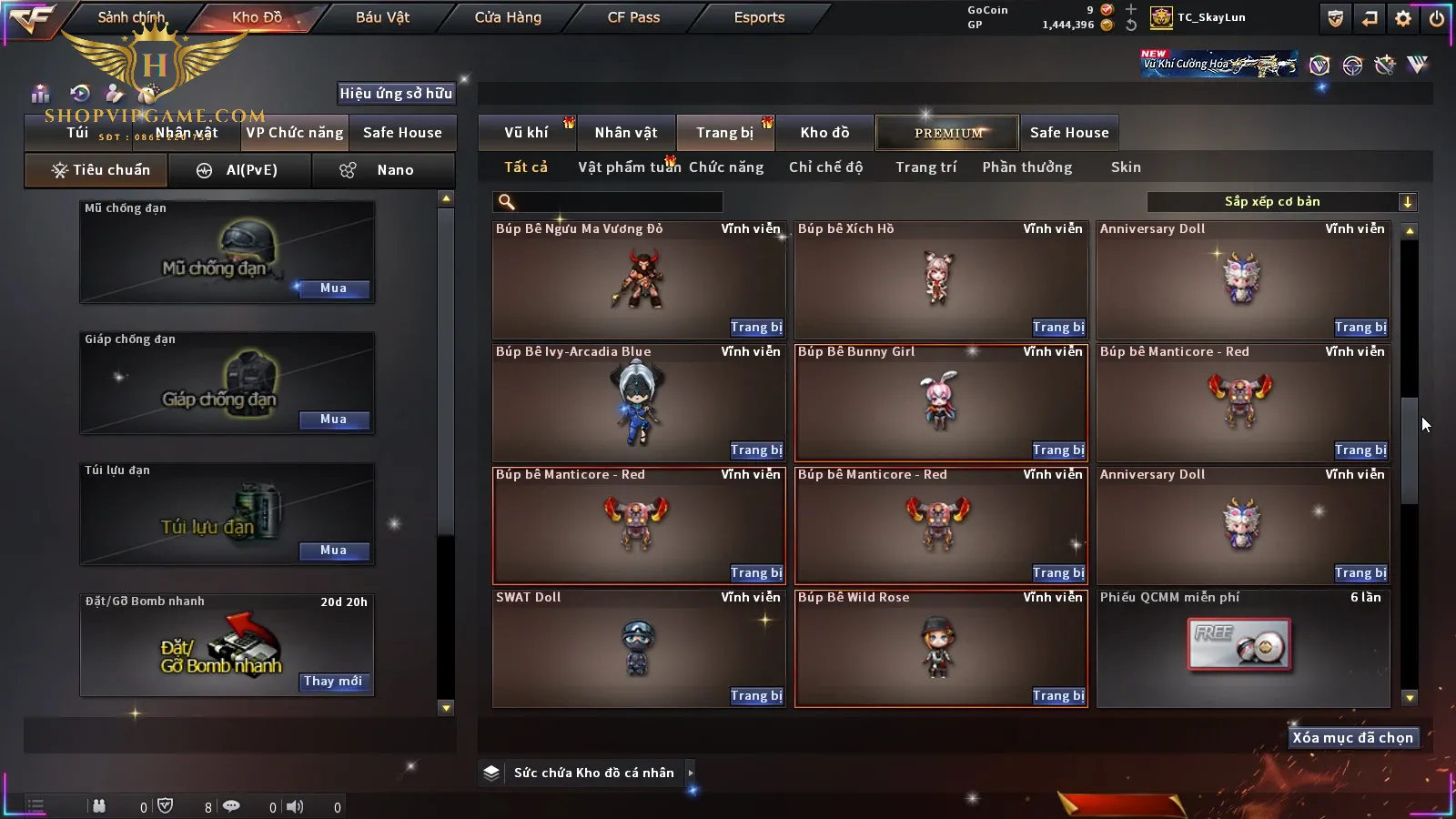Show the Skin filter category
This screenshot has width=1456, height=819.
point(1126,167)
